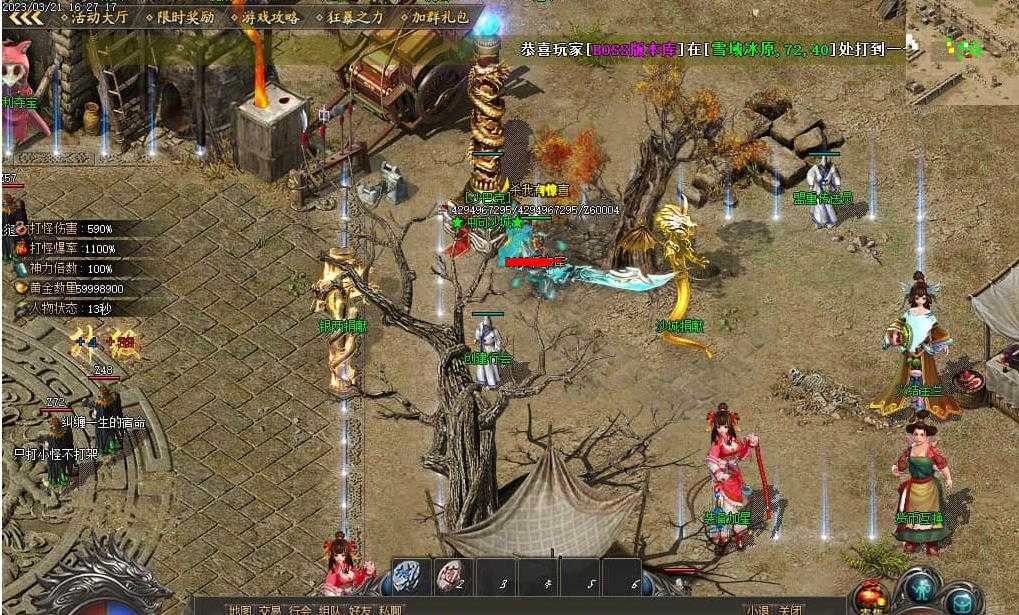Click the red-gold round icon at bottom right

tap(870, 597)
